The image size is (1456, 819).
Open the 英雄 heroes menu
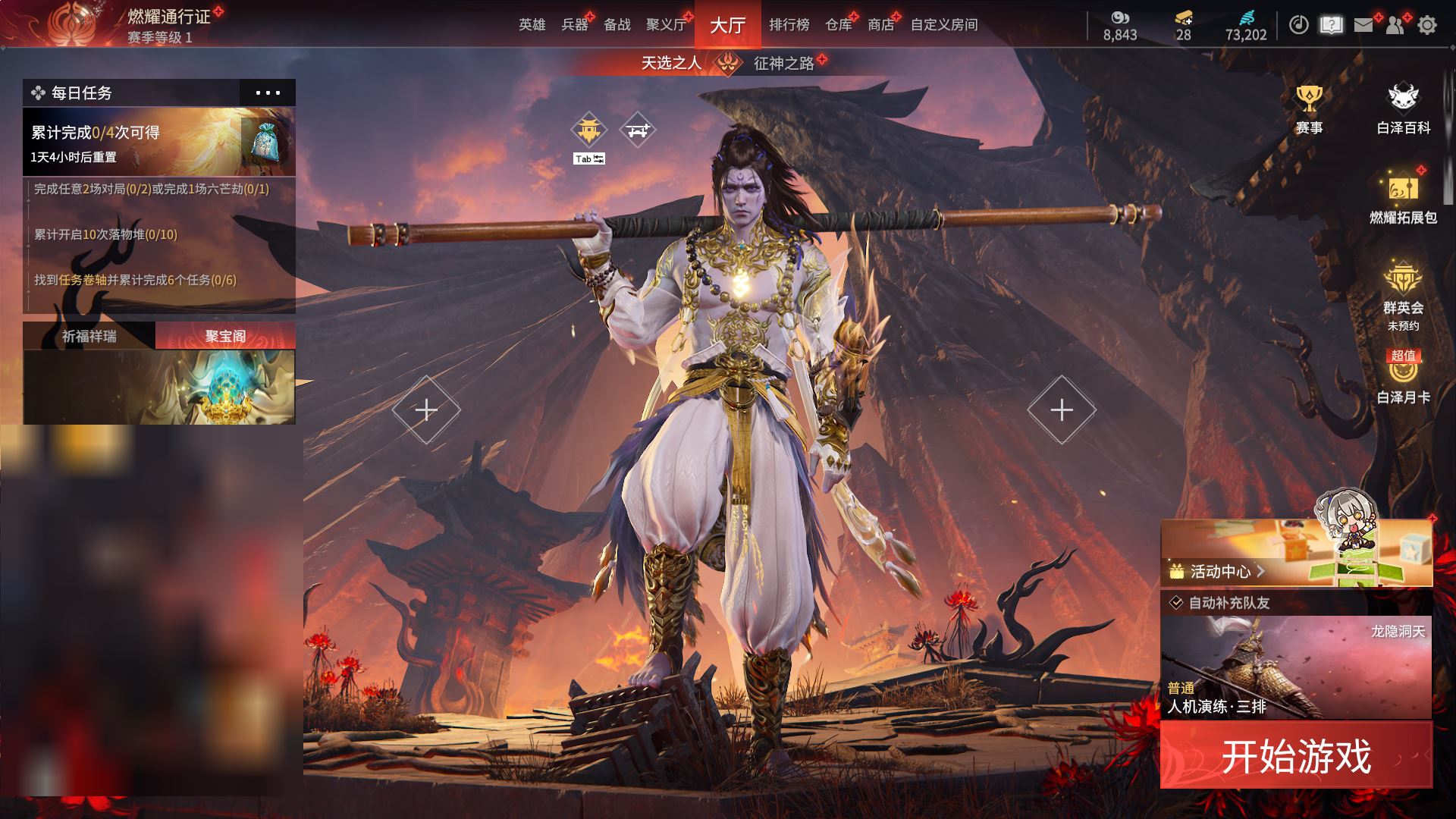(532, 25)
